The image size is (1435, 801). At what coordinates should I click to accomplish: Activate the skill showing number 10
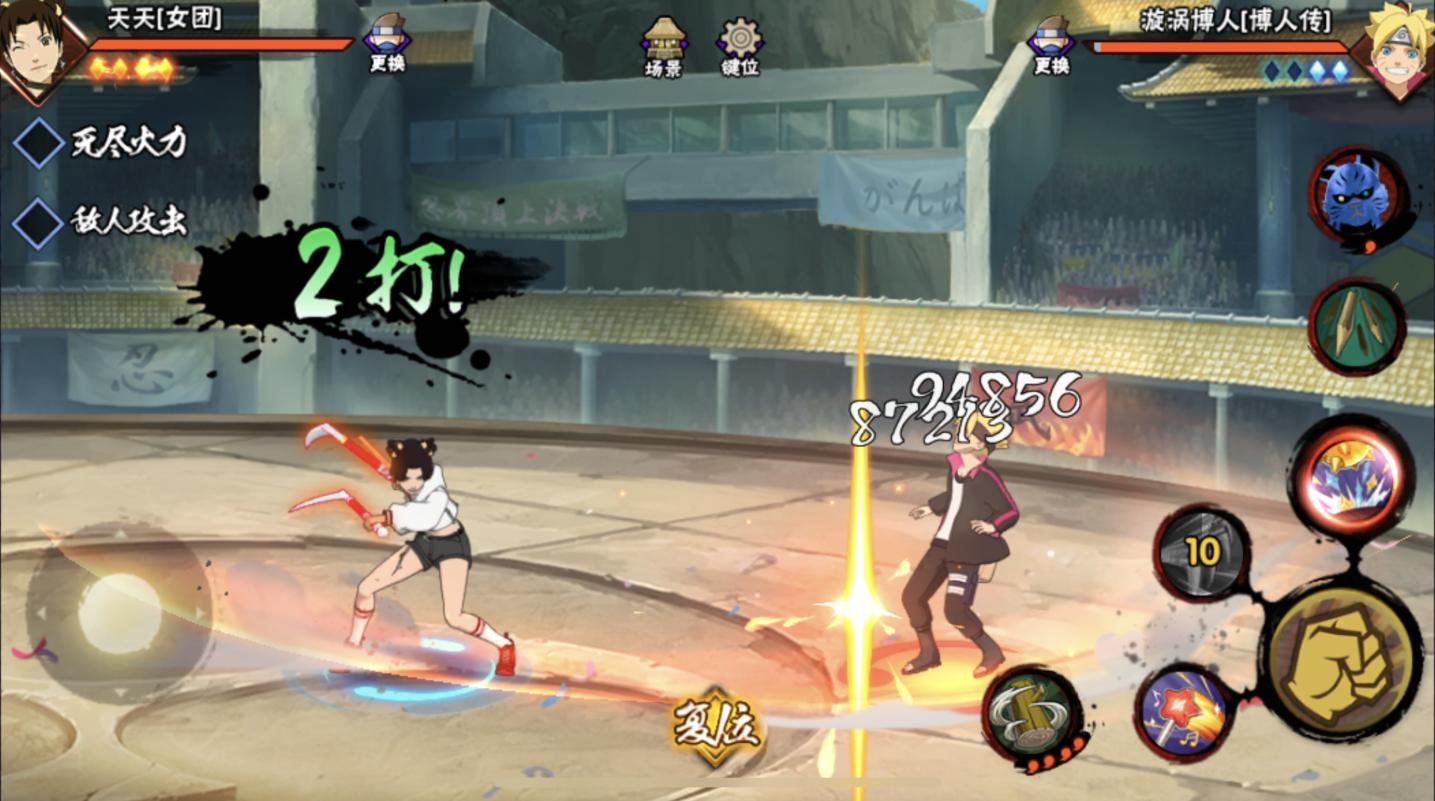tap(1203, 553)
